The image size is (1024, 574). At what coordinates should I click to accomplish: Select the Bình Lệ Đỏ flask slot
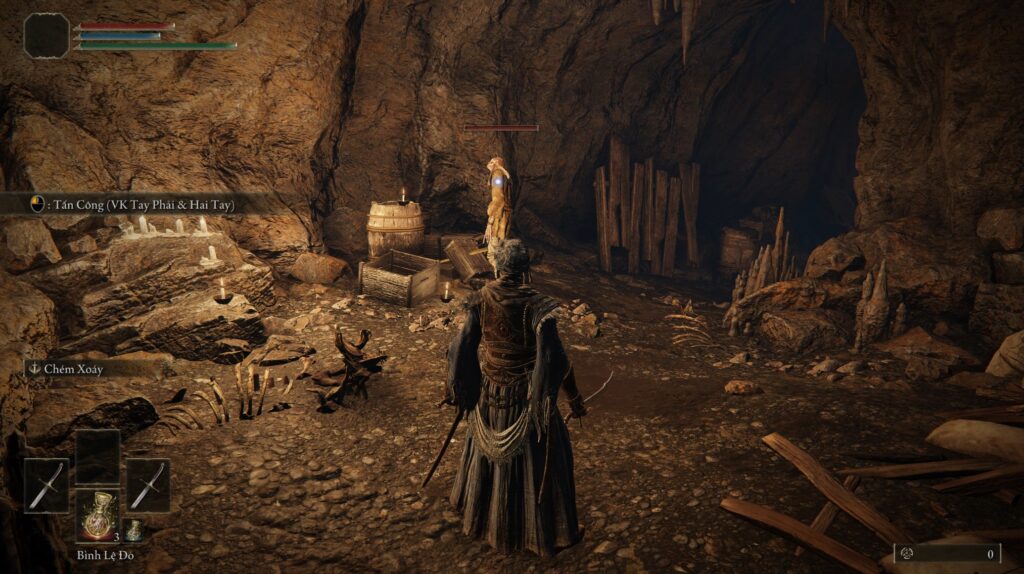97,515
